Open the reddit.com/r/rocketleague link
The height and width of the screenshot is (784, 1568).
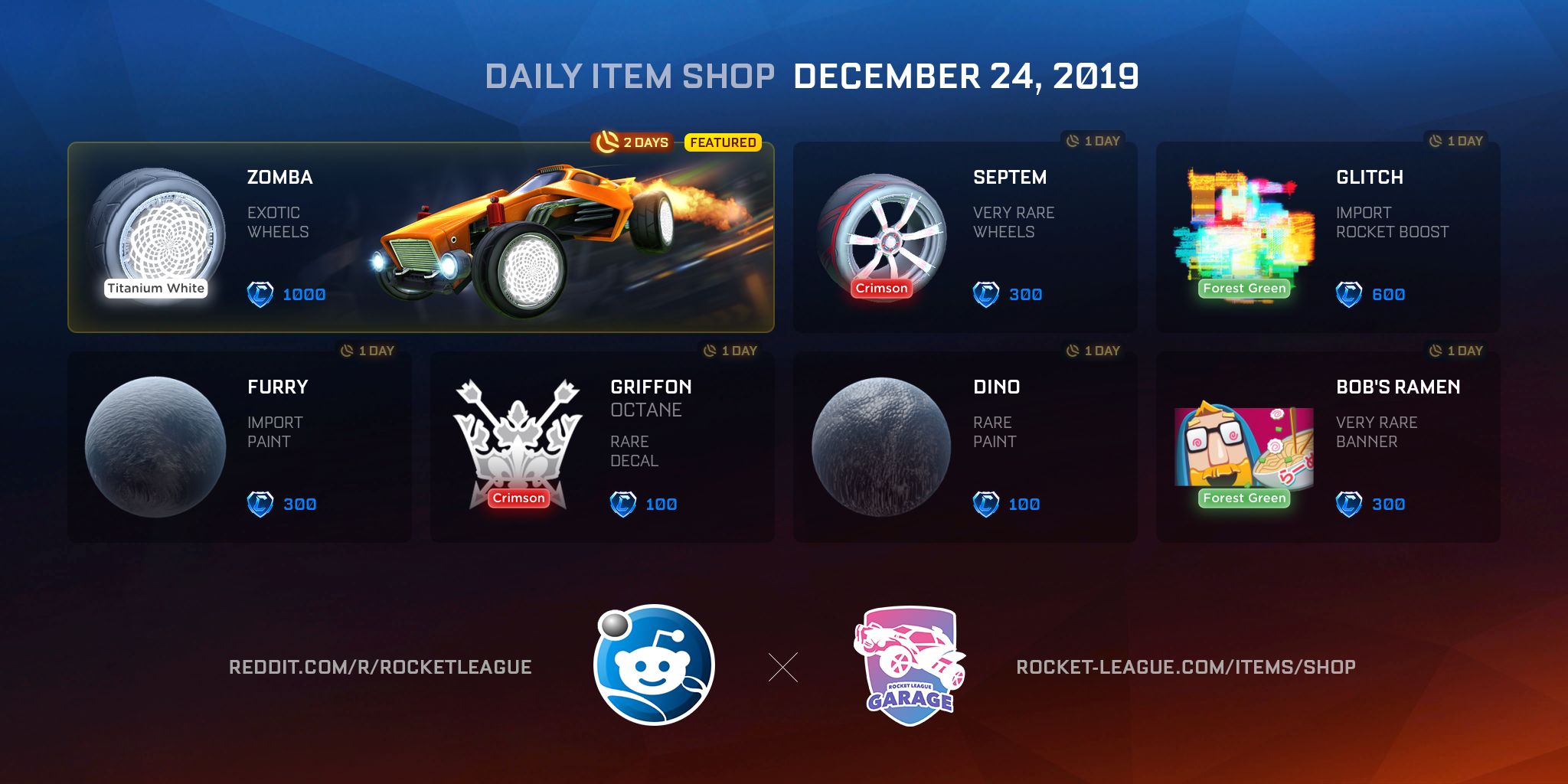coord(381,668)
